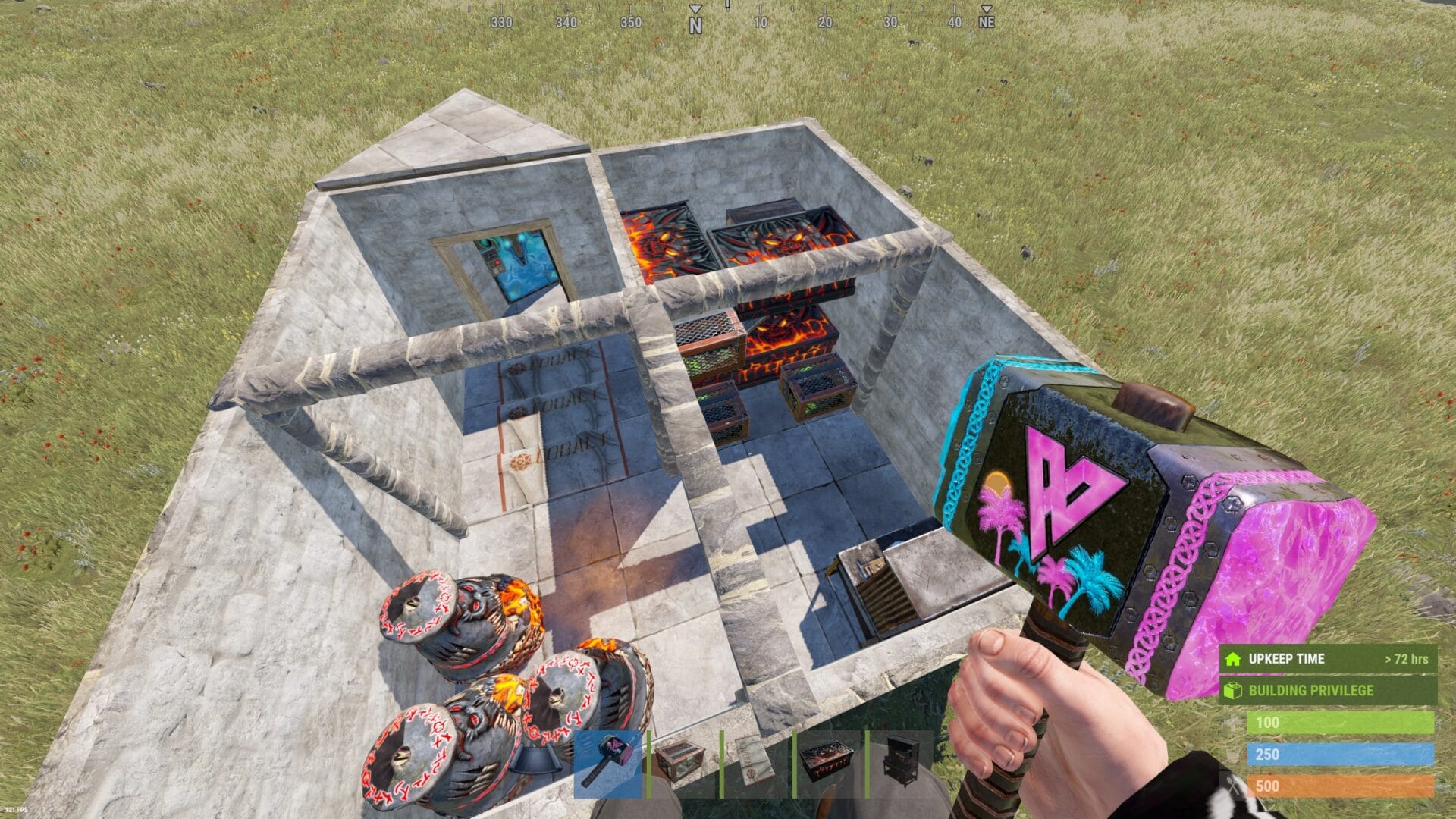The image size is (1456, 819).
Task: Click the white north pointer arrow on the compass
Action: [x=695, y=11]
